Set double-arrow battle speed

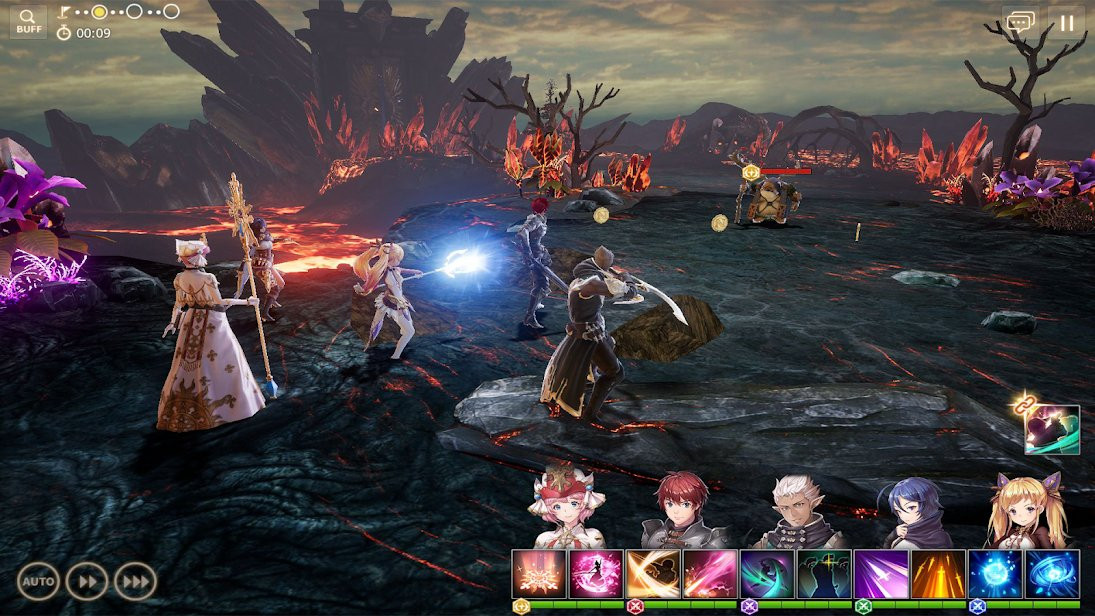(x=86, y=581)
